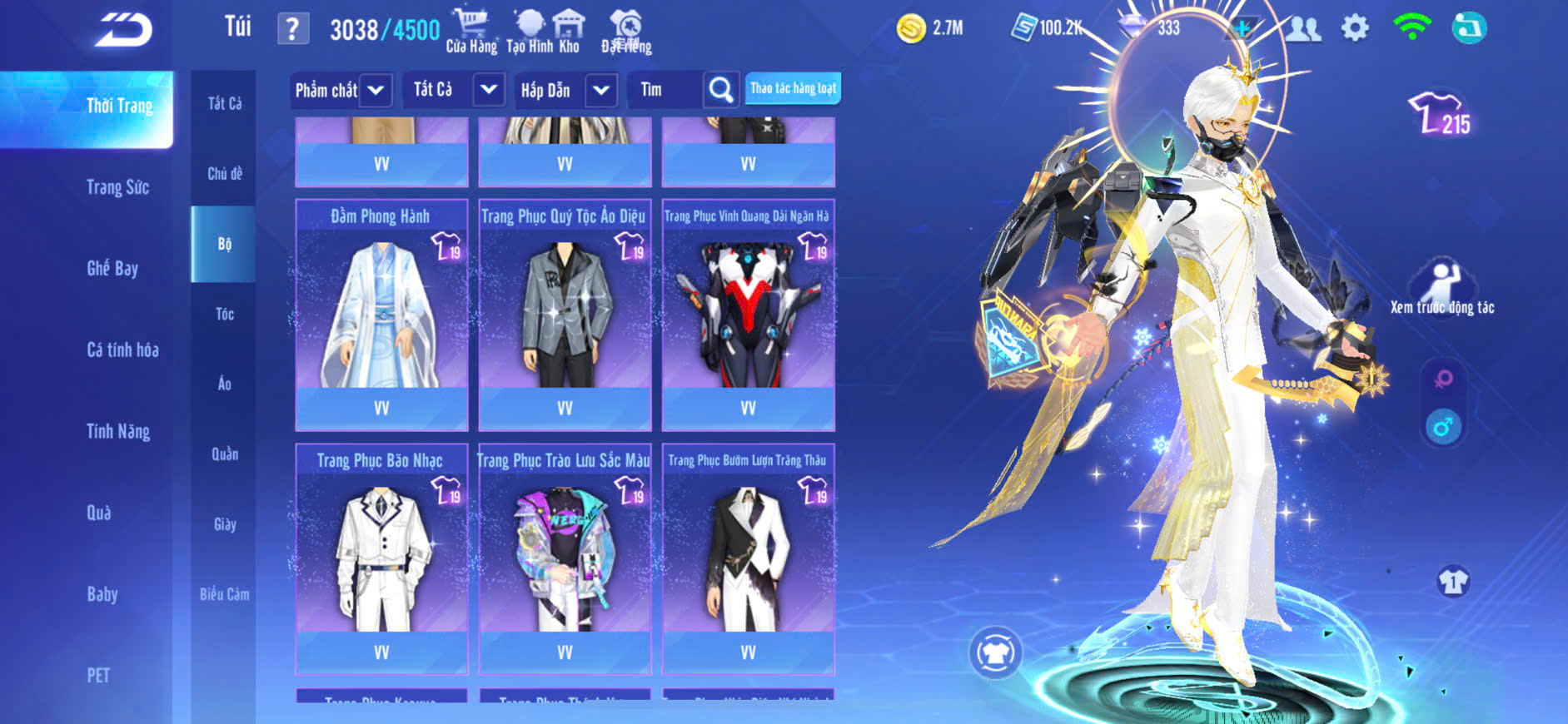Pick Trang Phục Trào Lưu Sắc Màu outfit
This screenshot has width=1568, height=724.
pyautogui.click(x=565, y=558)
